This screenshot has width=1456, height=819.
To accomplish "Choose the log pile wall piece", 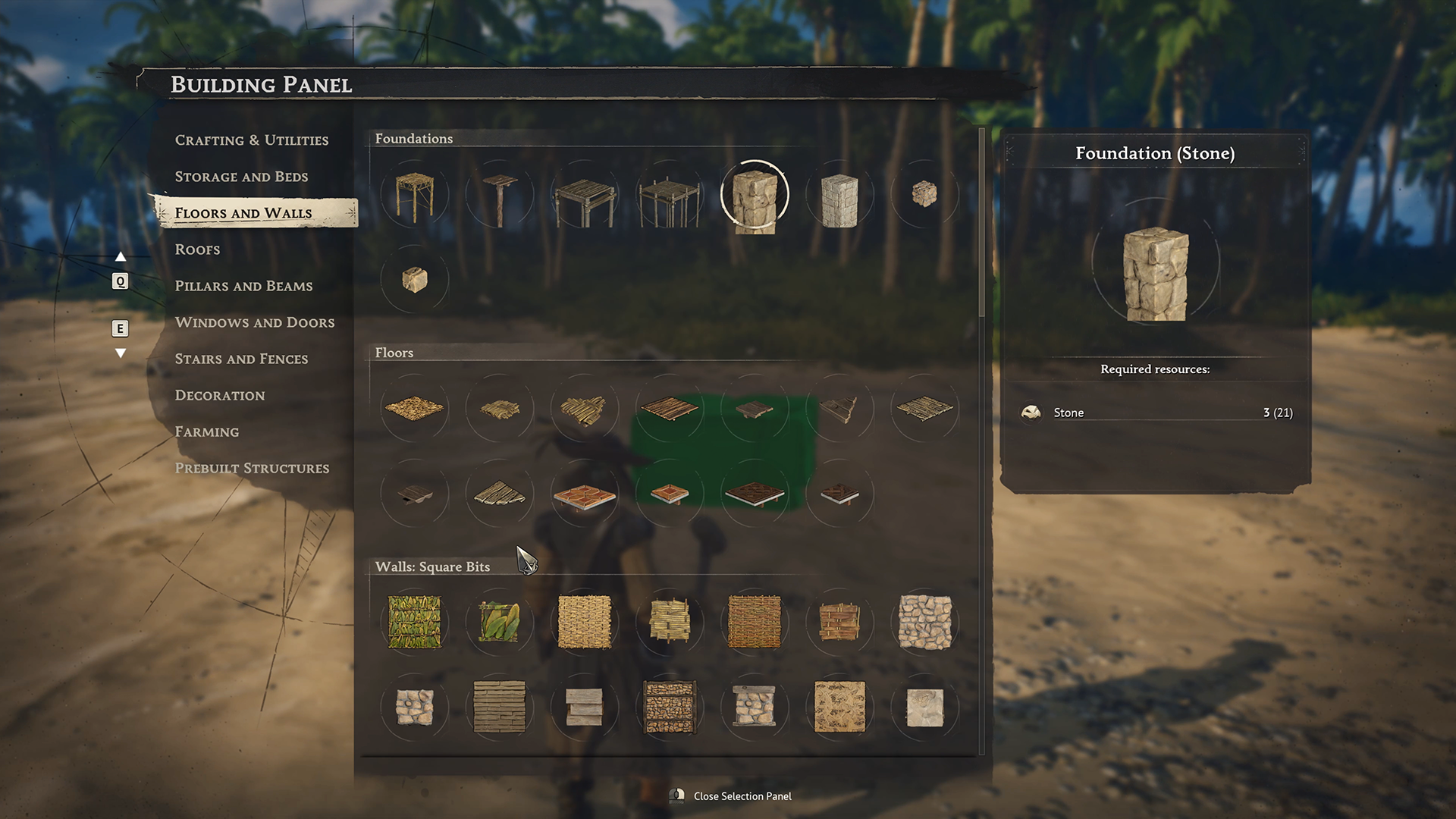I will pos(670,707).
